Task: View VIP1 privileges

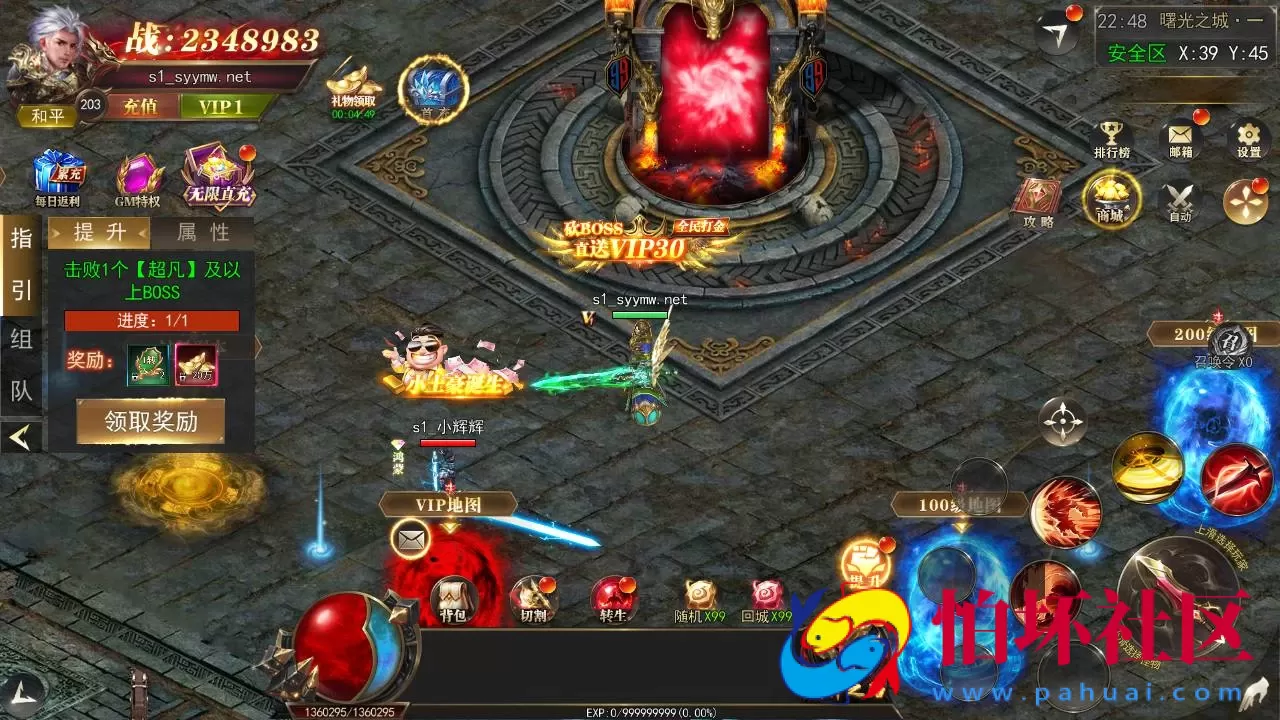Action: click(x=220, y=107)
